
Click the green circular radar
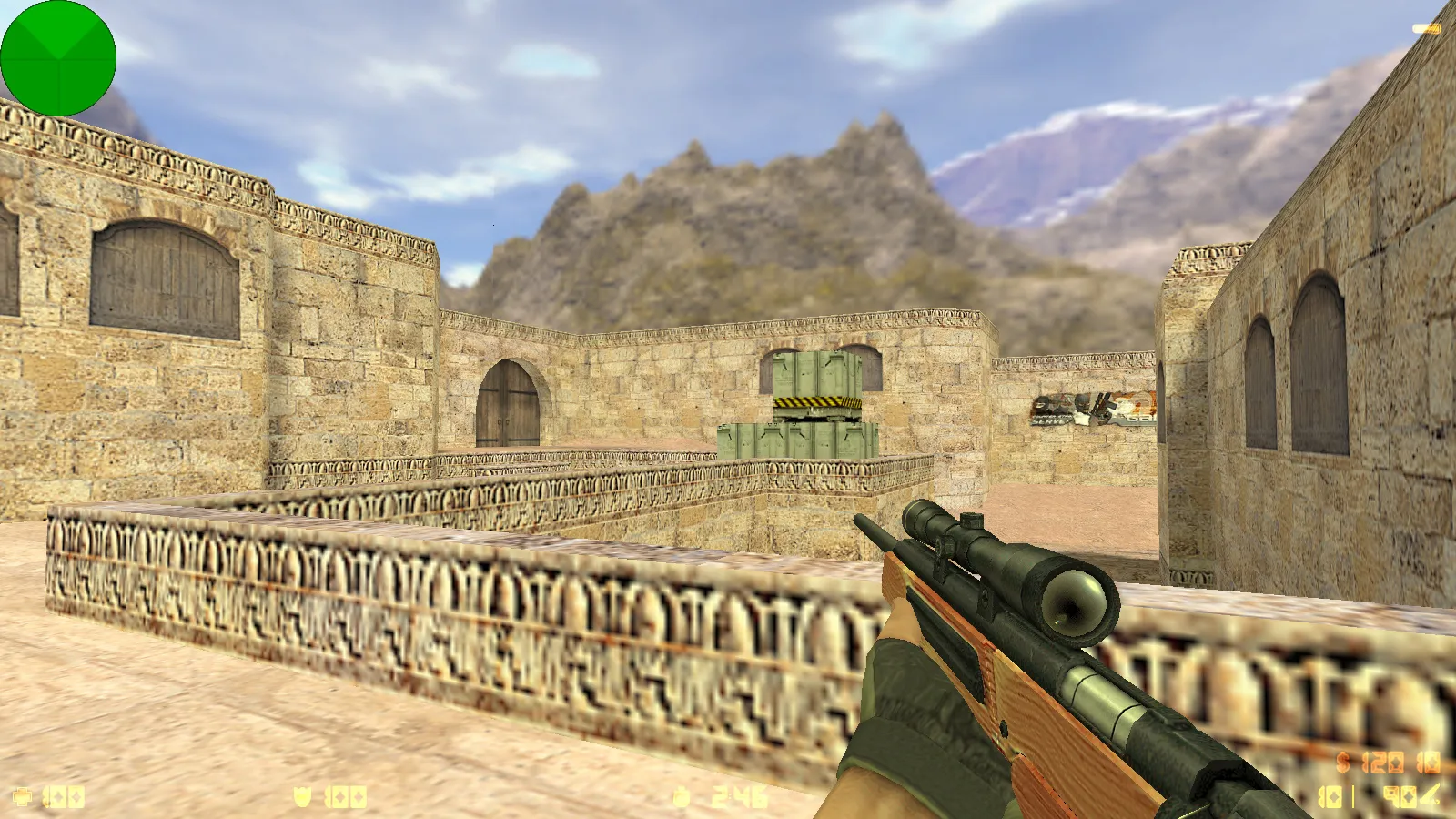pos(58,58)
